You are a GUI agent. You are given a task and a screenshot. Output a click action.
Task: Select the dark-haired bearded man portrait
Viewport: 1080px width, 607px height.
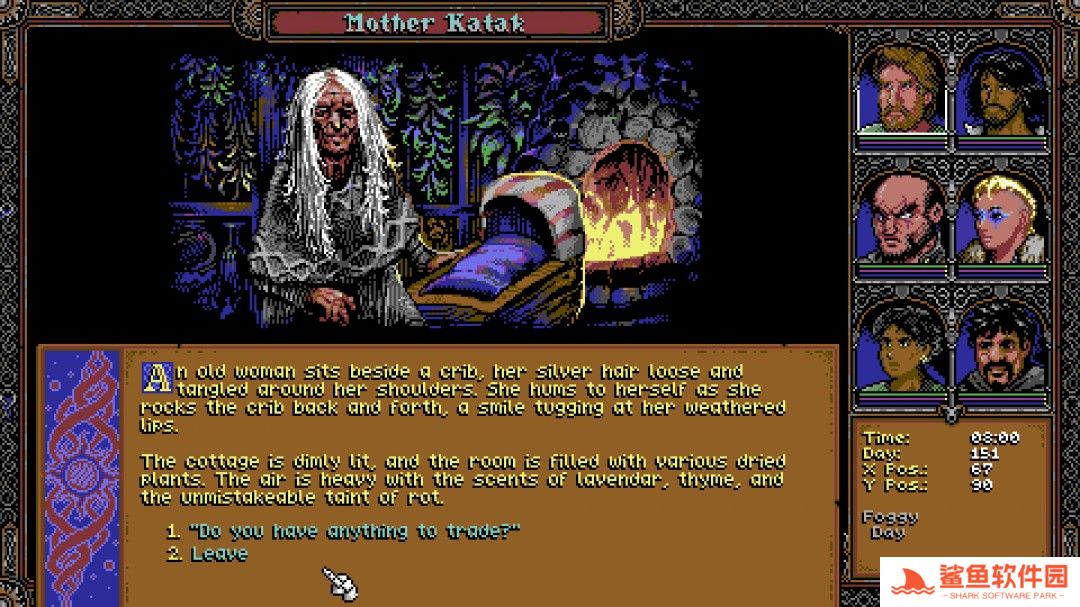tap(1000, 90)
